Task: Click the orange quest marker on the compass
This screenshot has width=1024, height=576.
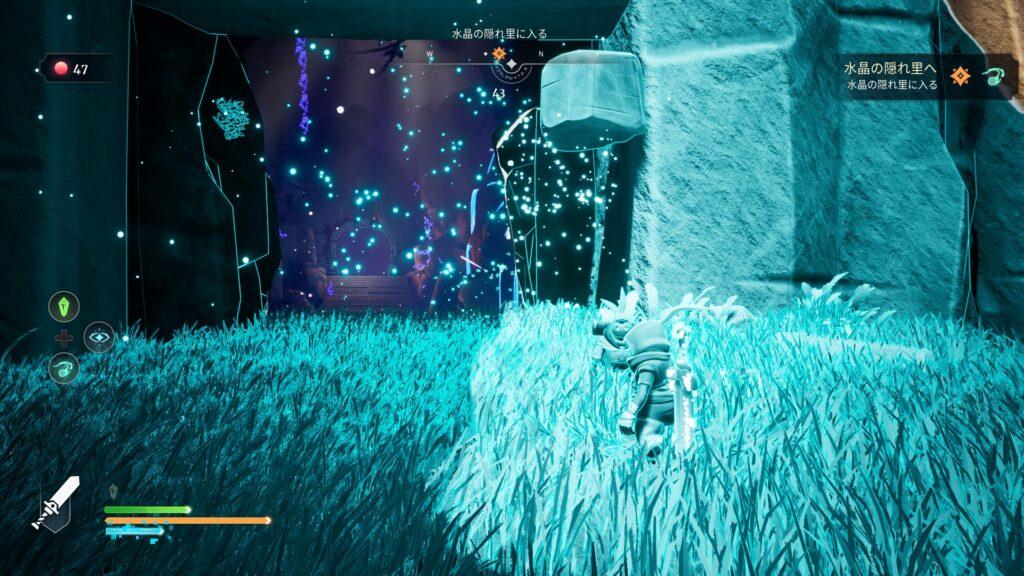Action: point(499,53)
